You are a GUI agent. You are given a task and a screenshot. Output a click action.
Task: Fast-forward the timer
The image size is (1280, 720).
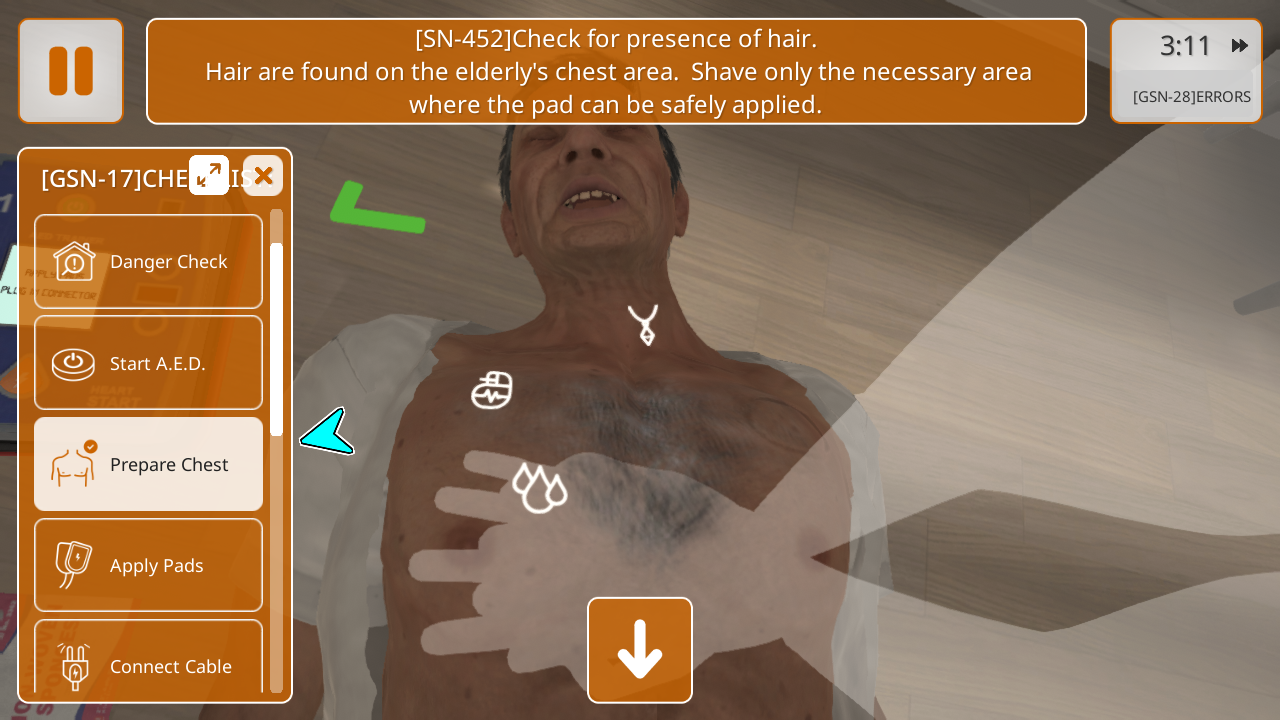coord(1240,46)
